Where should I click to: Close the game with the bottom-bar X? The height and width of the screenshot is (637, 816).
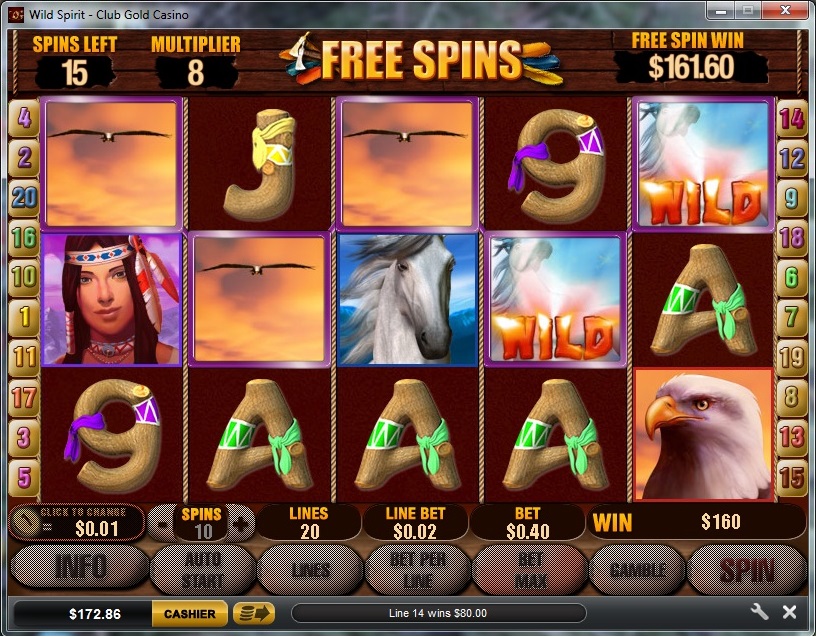(x=789, y=612)
